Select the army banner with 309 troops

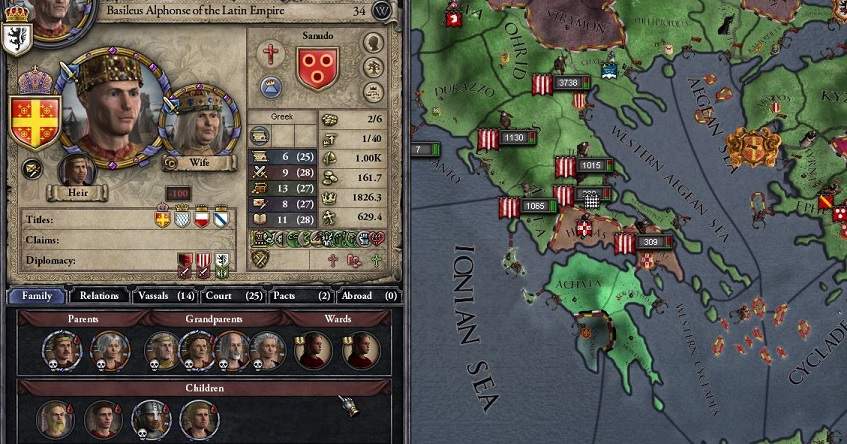click(628, 243)
